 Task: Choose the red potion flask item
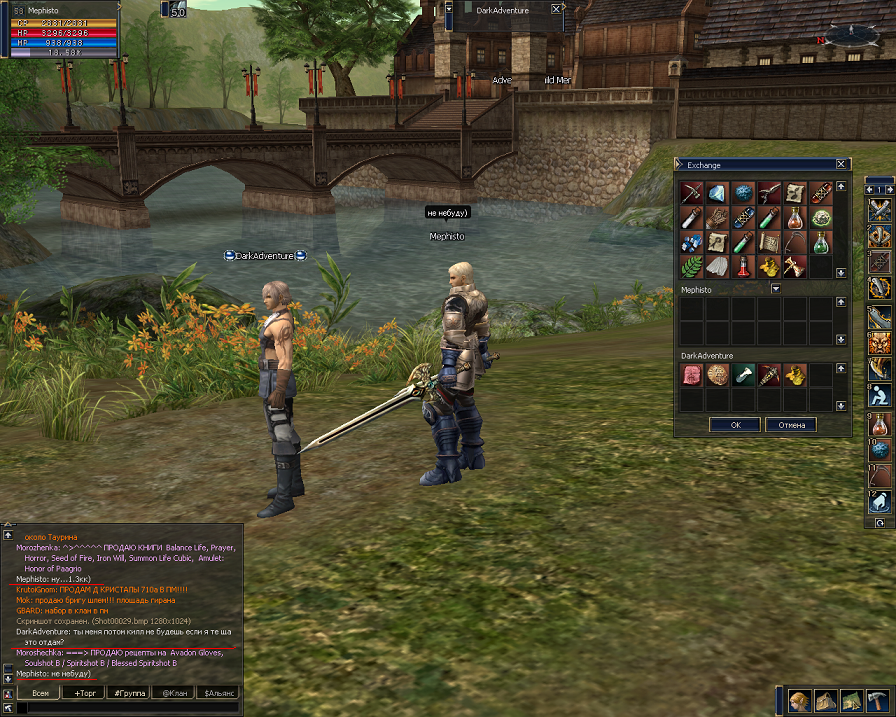(x=743, y=267)
